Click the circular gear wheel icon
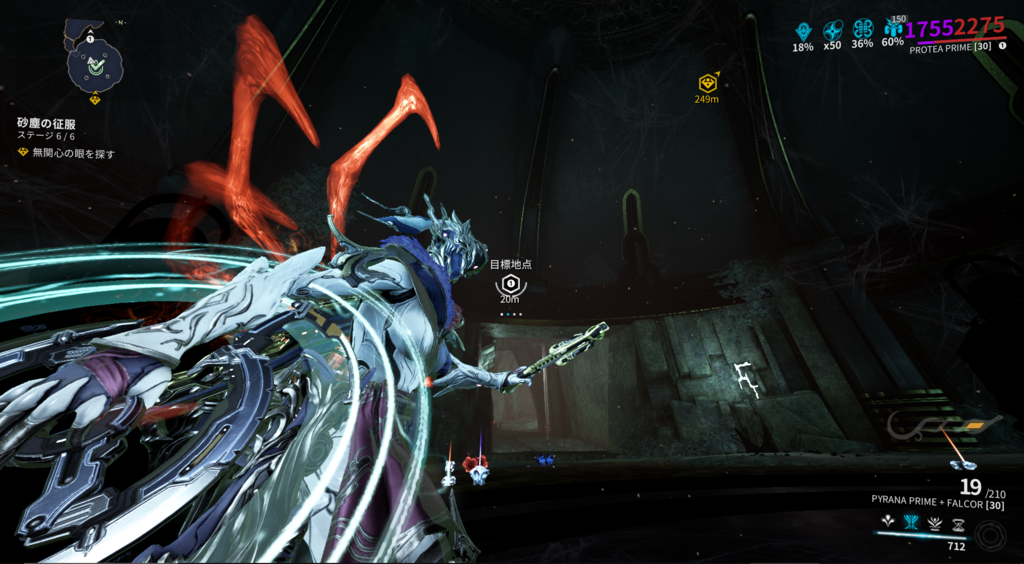This screenshot has height=564, width=1024. tap(989, 533)
